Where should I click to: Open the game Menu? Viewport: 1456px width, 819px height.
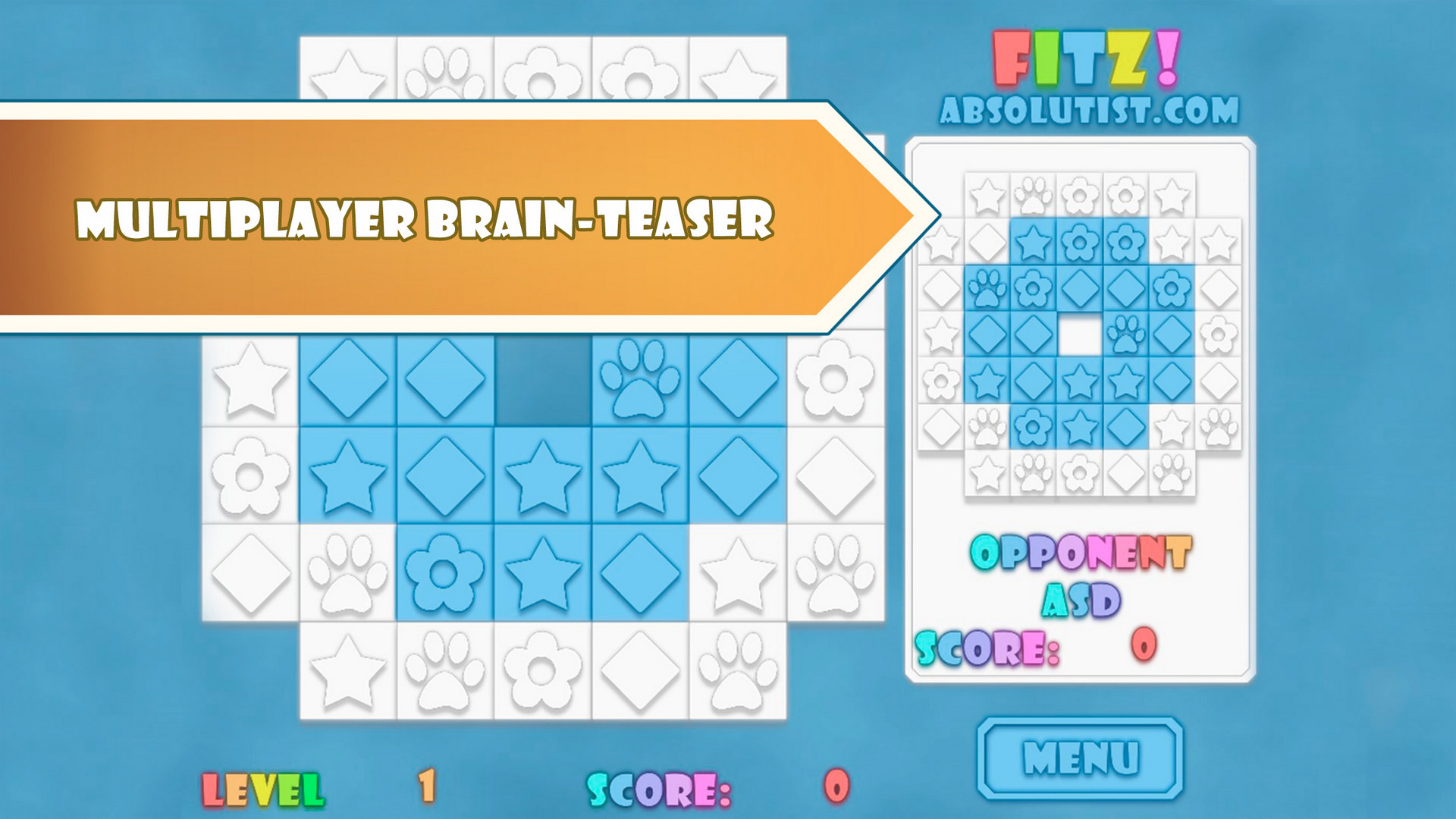coord(1081,755)
